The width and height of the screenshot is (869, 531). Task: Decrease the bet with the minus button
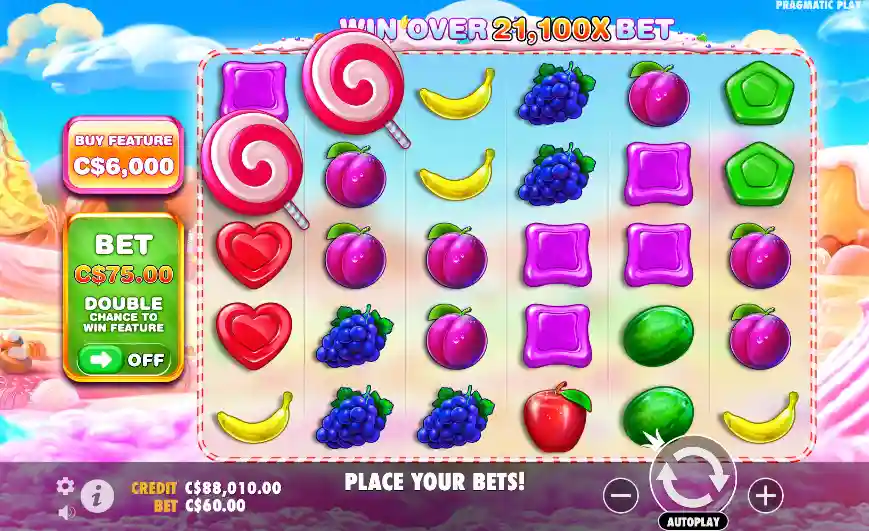coord(621,494)
